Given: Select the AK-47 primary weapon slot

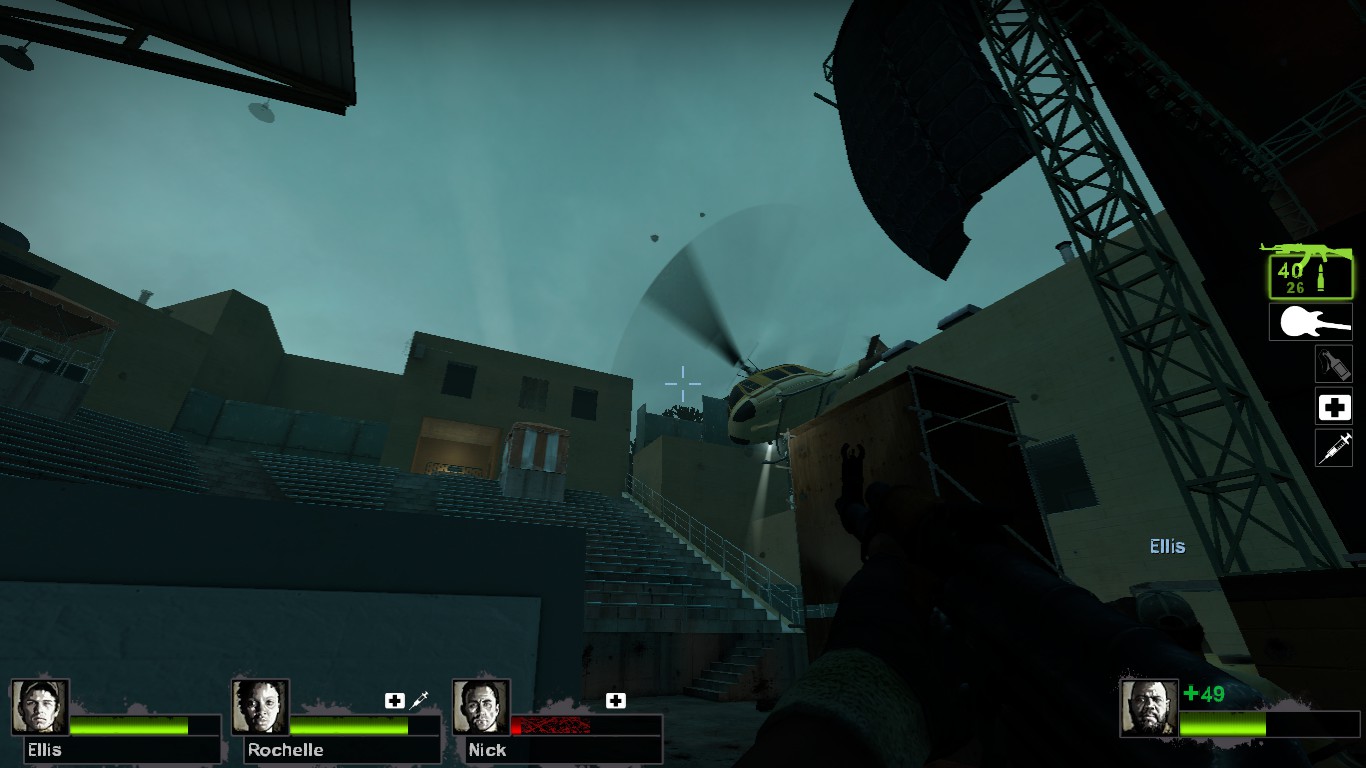Looking at the screenshot, I should [1310, 270].
